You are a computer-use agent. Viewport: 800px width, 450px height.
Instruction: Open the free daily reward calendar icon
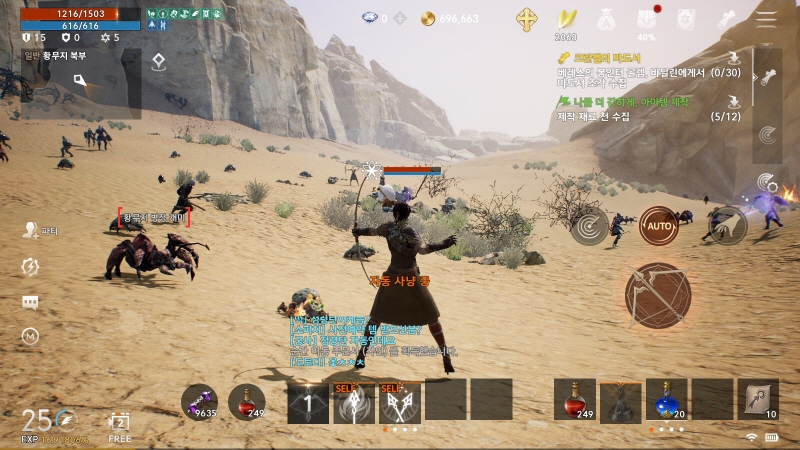tap(120, 423)
